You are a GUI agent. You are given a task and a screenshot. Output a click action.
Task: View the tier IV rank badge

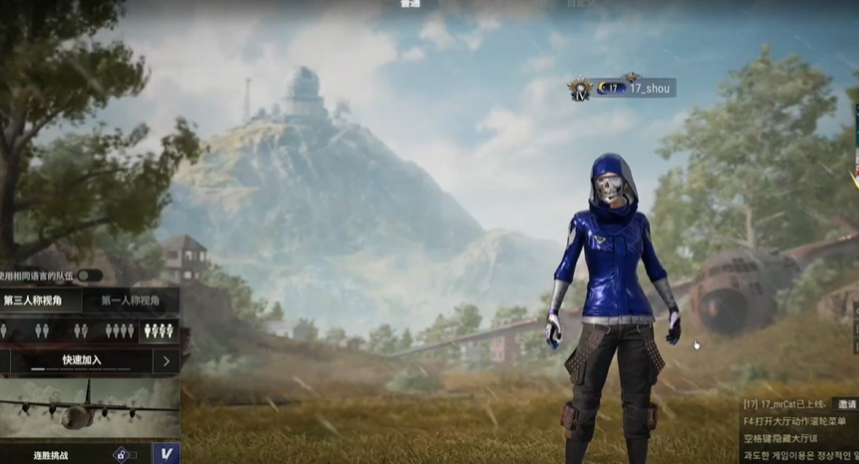[580, 90]
